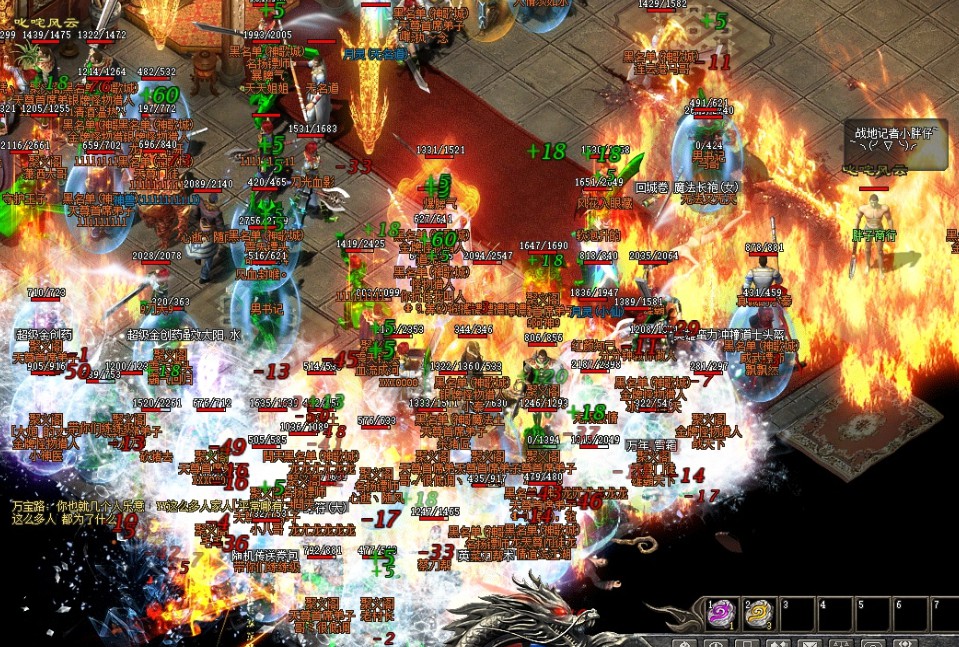Select empty hotbar slot number 5

(x=872, y=614)
